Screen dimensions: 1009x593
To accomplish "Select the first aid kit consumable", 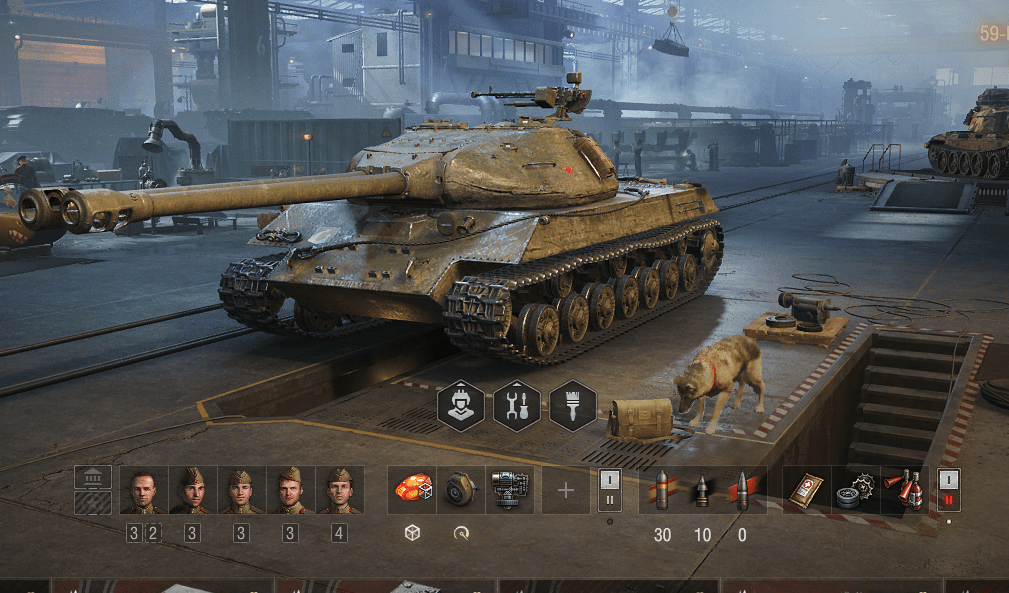I will (x=806, y=490).
